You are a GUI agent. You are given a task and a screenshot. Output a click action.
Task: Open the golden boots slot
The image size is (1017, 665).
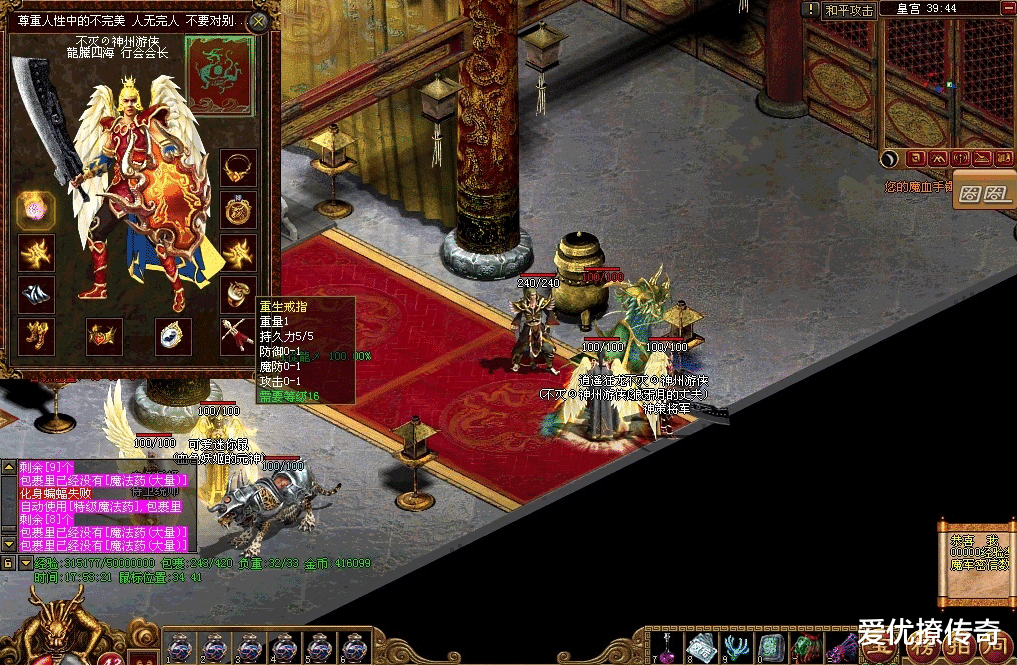tap(36, 335)
